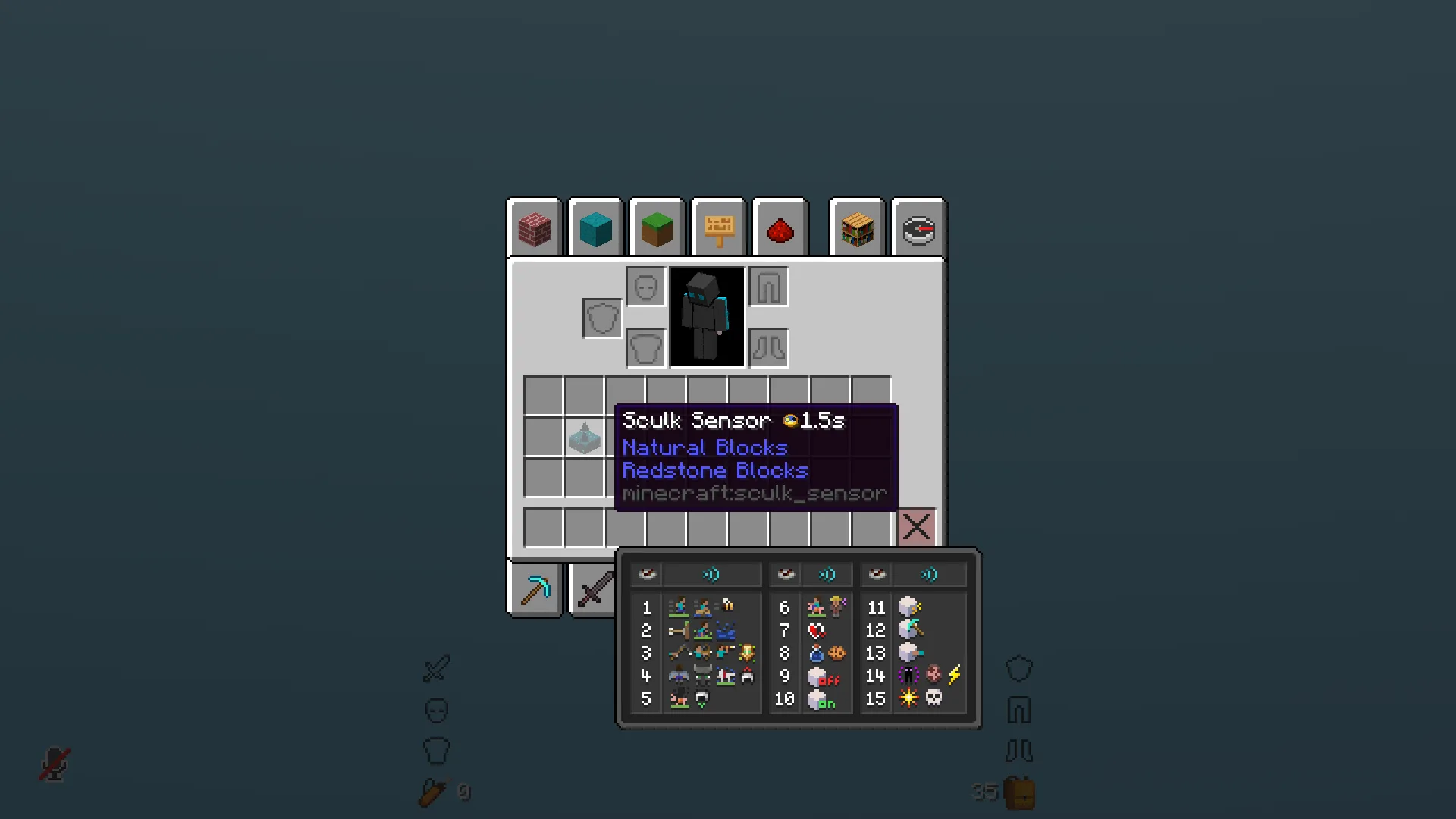Image resolution: width=1456 pixels, height=819 pixels.
Task: Select the diamond pickaxe in the hotbar
Action: click(x=536, y=590)
